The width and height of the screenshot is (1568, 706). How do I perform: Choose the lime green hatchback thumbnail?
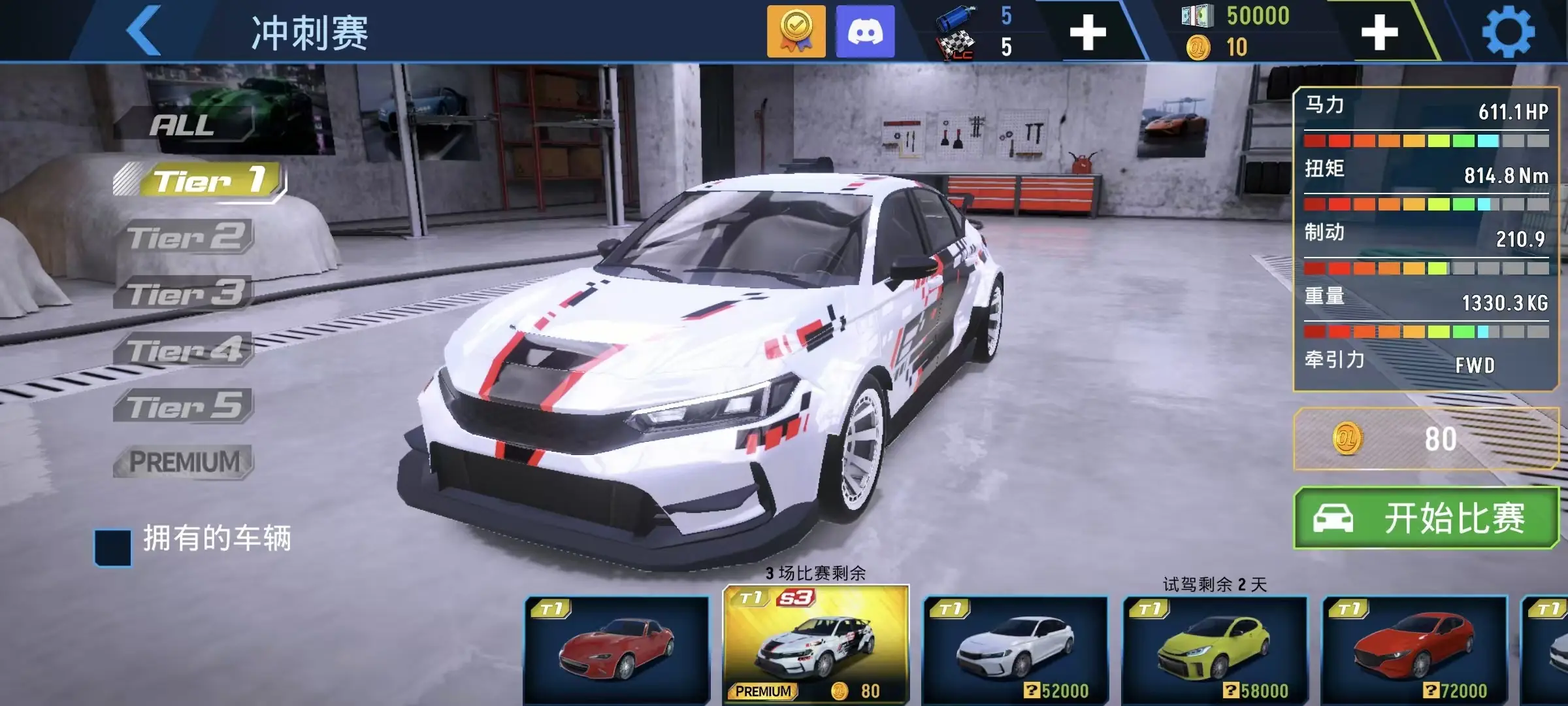pyautogui.click(x=1215, y=650)
